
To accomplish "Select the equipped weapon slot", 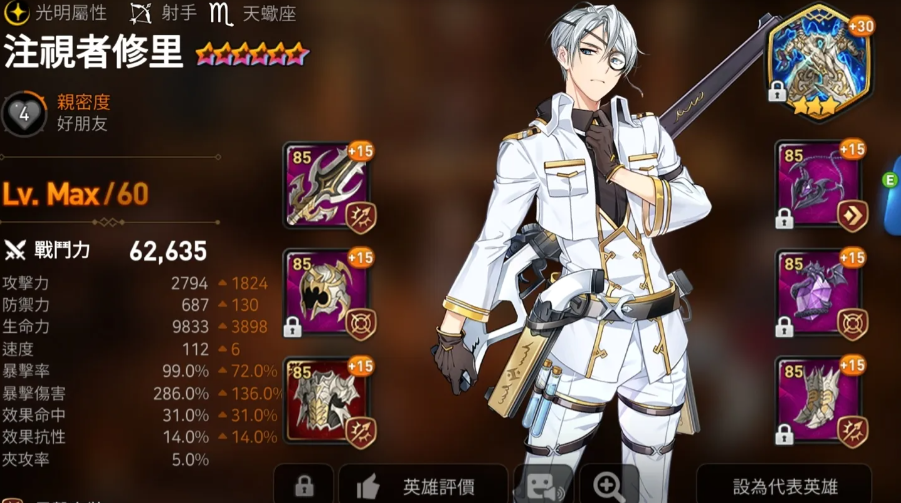I will pos(327,187).
